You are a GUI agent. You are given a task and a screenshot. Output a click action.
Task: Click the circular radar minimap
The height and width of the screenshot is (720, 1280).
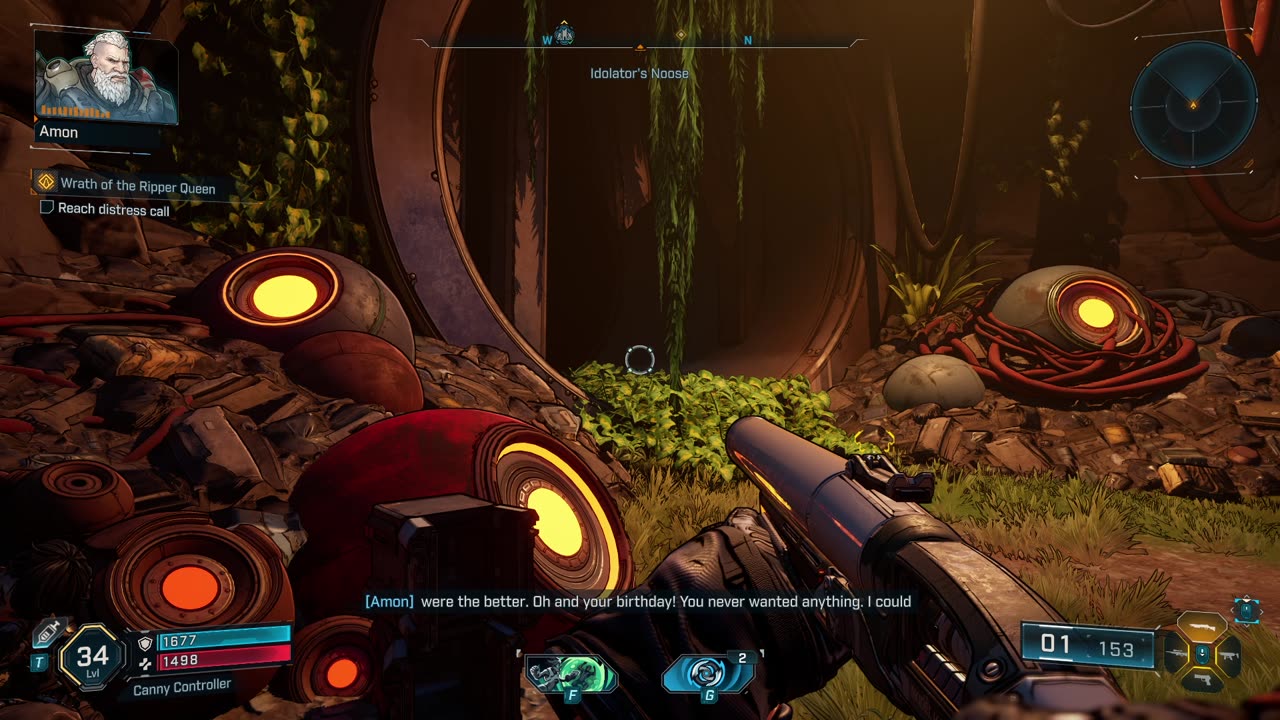(x=1193, y=105)
